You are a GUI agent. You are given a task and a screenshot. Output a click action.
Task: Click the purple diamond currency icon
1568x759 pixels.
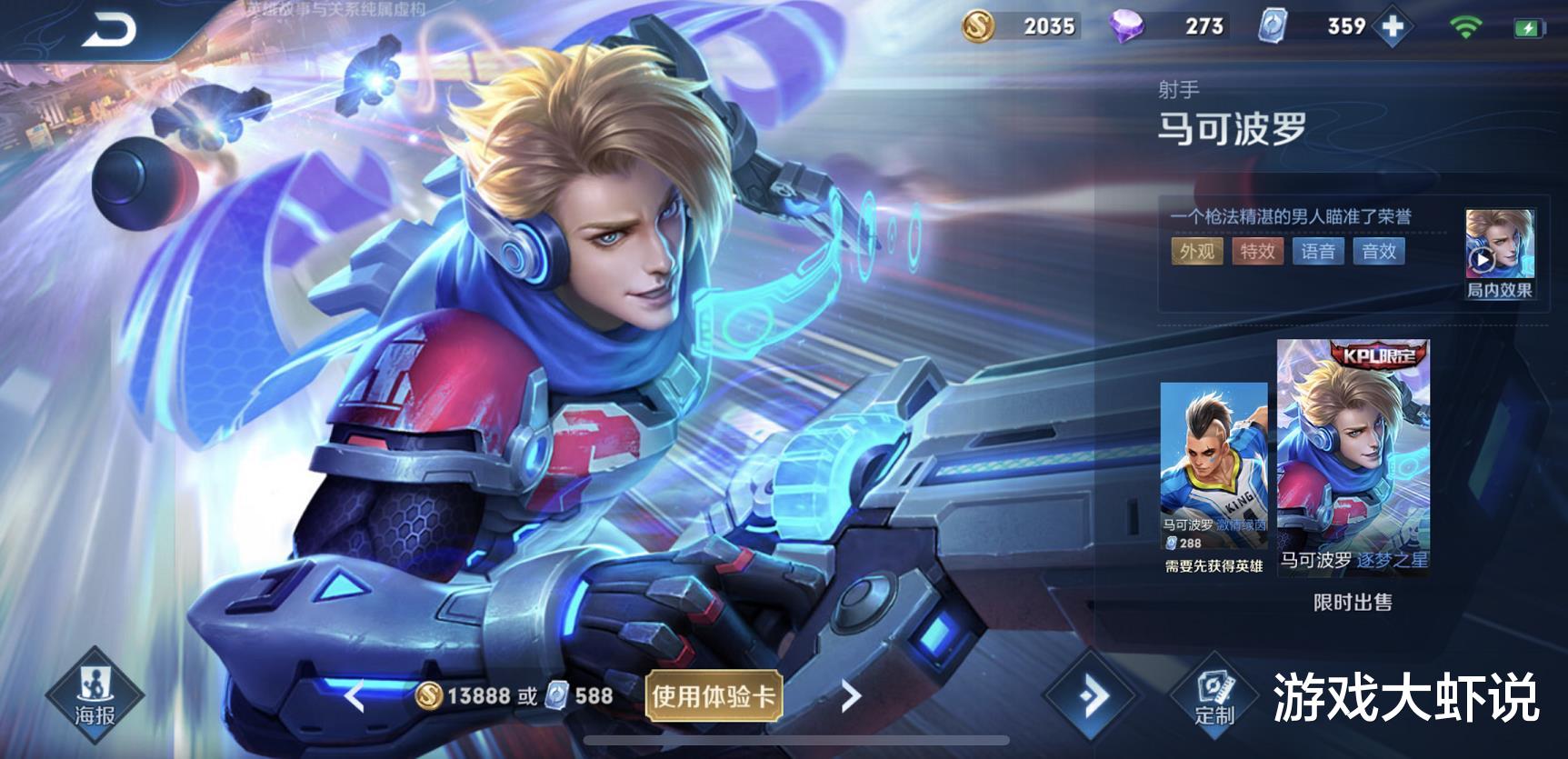point(1127,27)
